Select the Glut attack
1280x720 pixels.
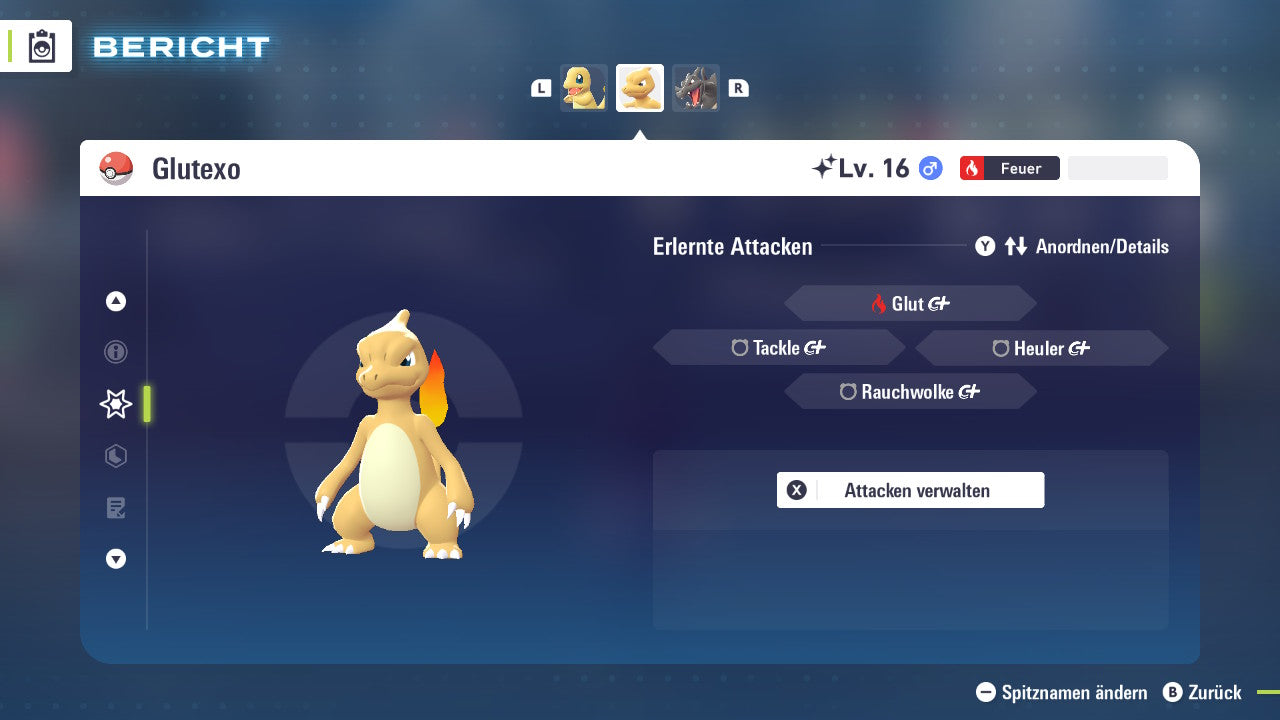pos(909,303)
